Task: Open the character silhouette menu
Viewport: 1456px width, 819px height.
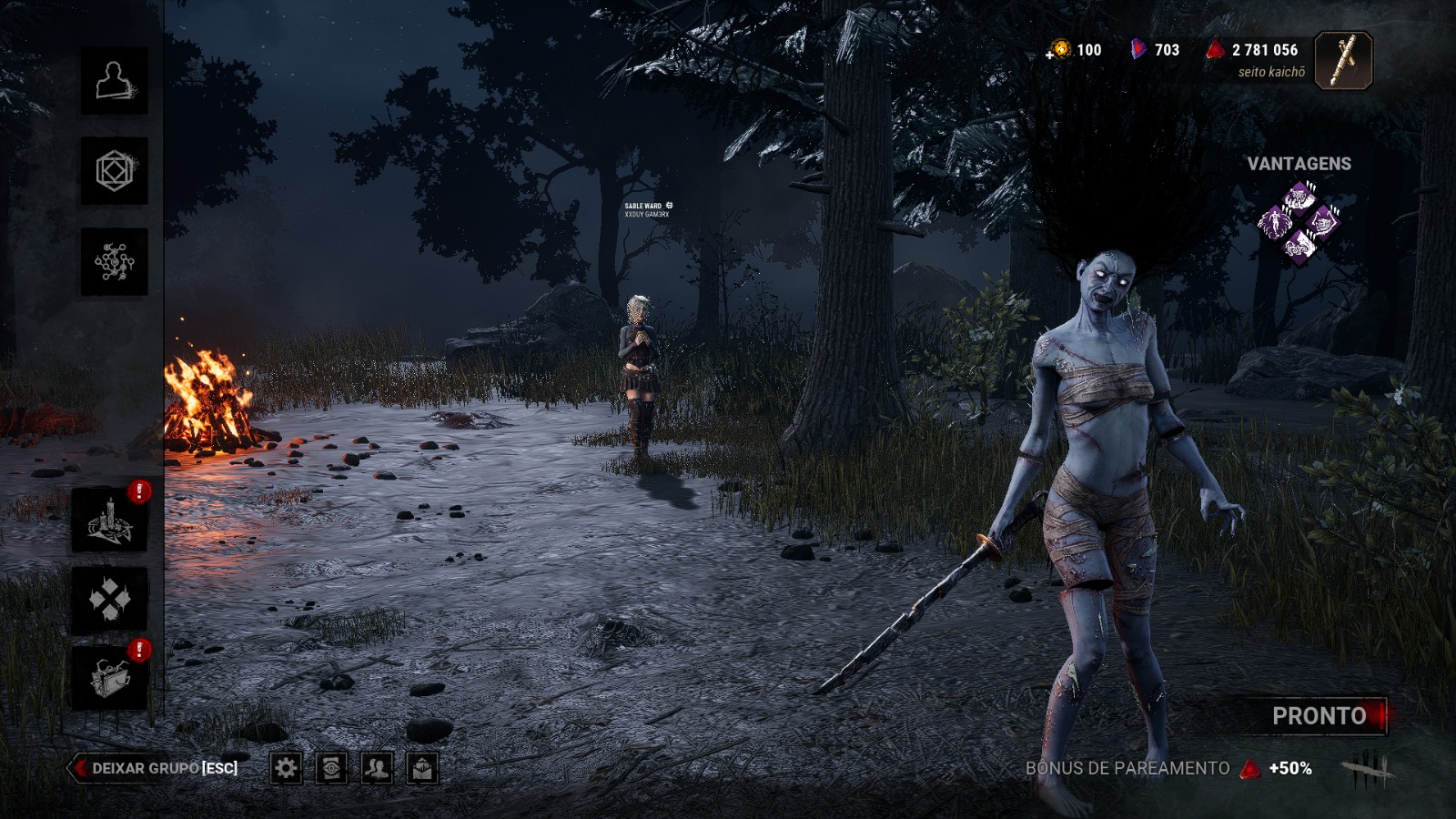Action: pyautogui.click(x=115, y=81)
